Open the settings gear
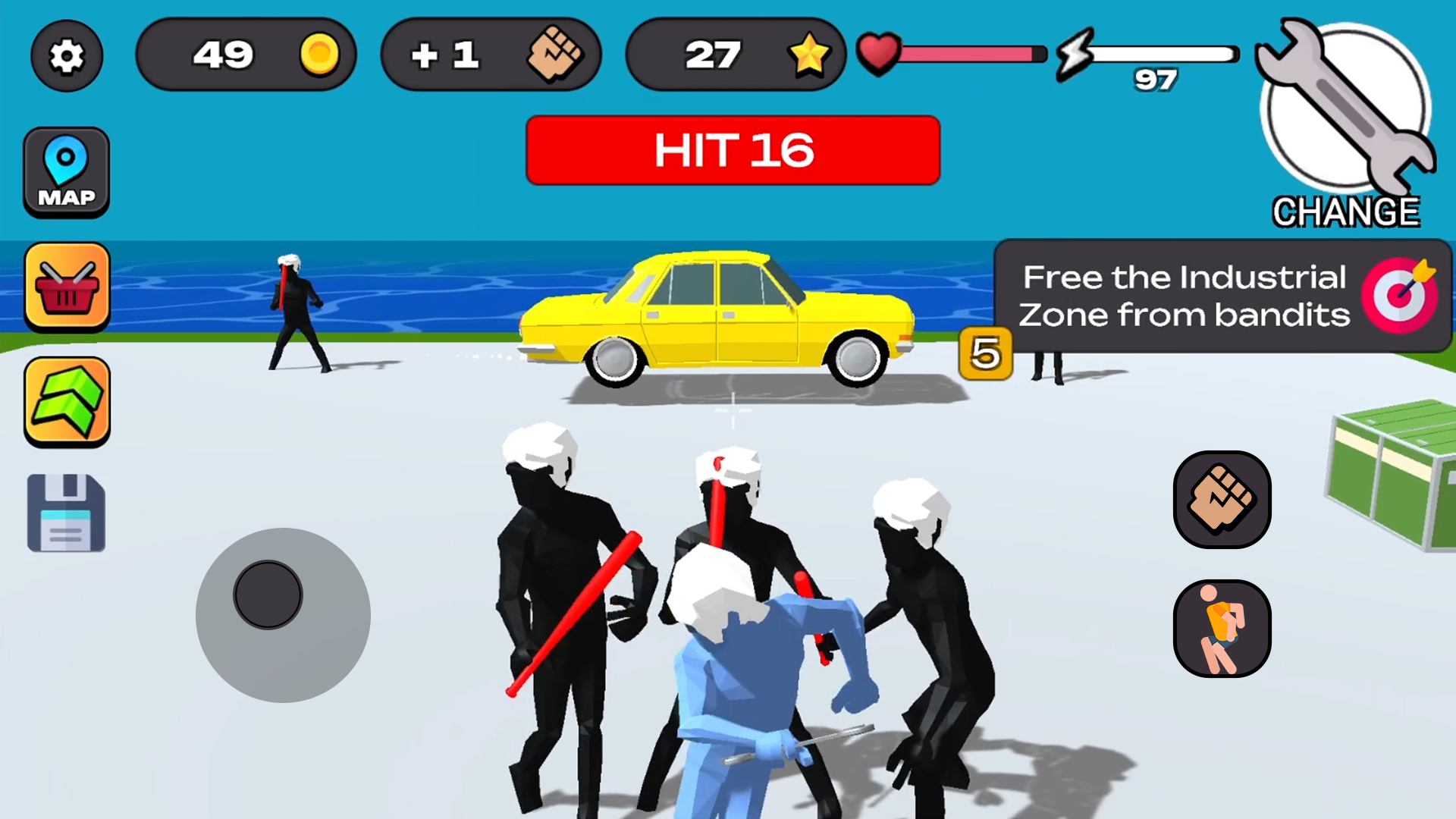Screen dimensions: 1456x819 point(67,55)
